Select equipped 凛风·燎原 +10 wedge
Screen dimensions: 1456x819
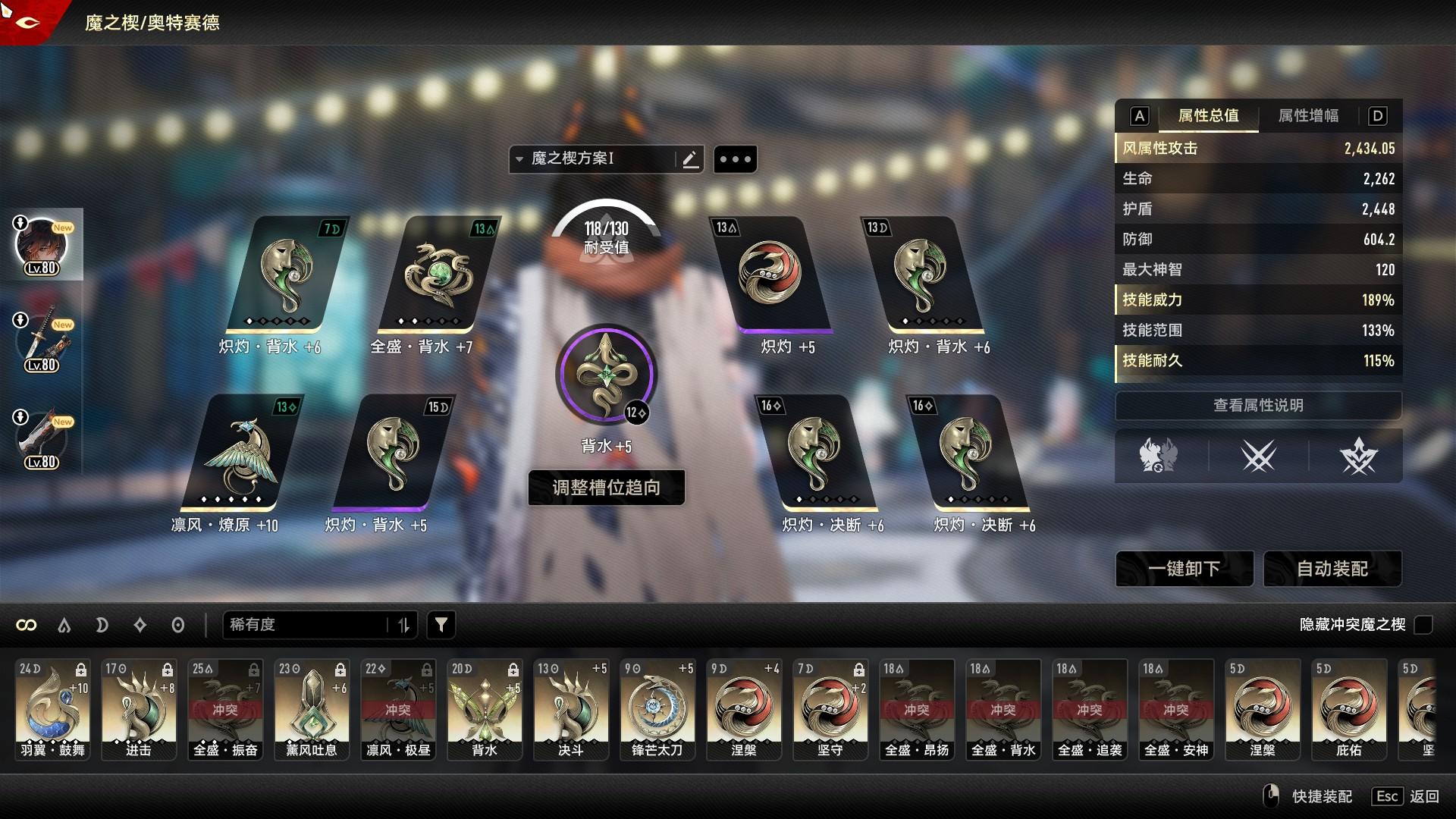click(242, 453)
